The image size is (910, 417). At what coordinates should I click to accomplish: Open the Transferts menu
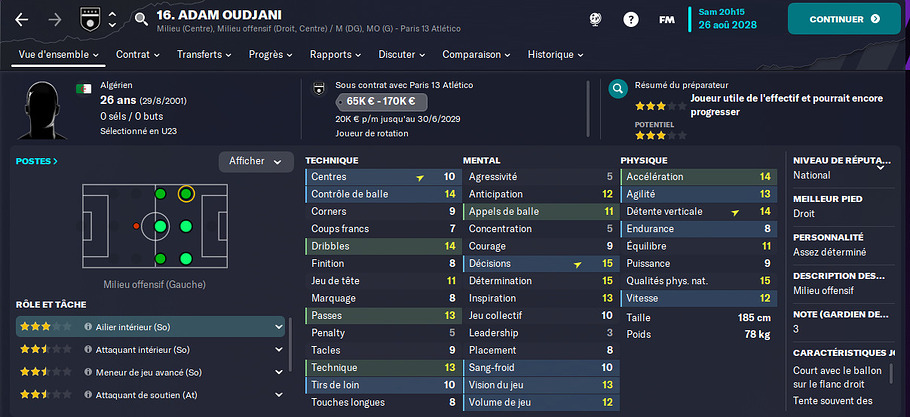pyautogui.click(x=204, y=54)
